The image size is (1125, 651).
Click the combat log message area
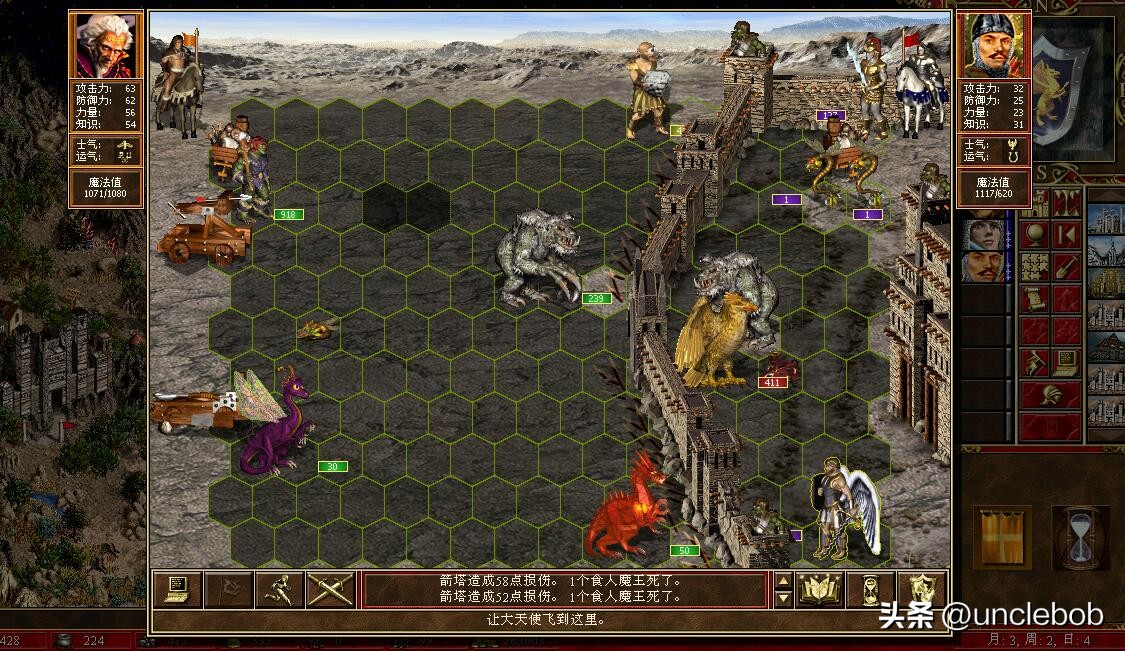tap(565, 590)
